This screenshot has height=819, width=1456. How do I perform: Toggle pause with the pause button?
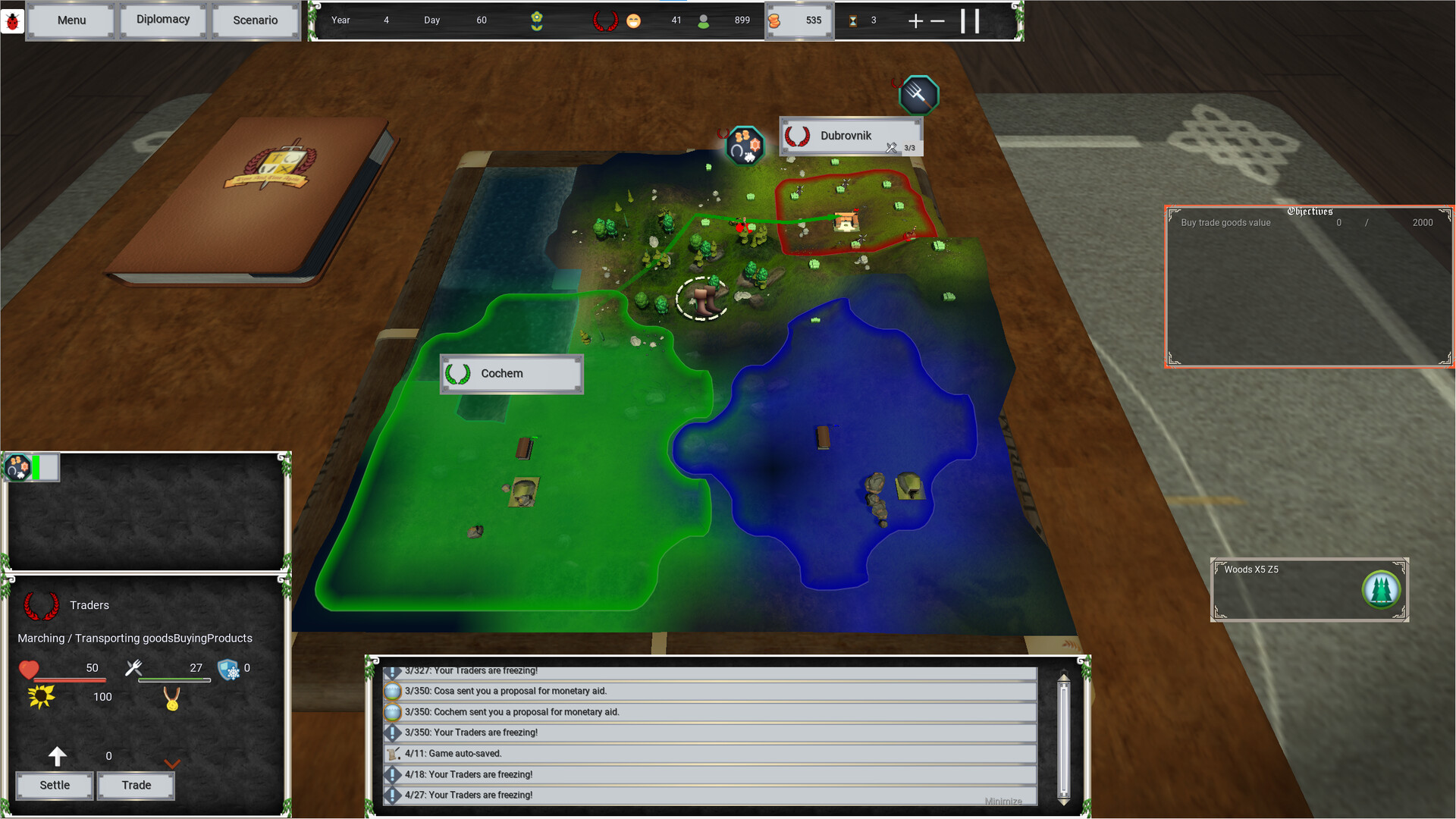tap(970, 21)
